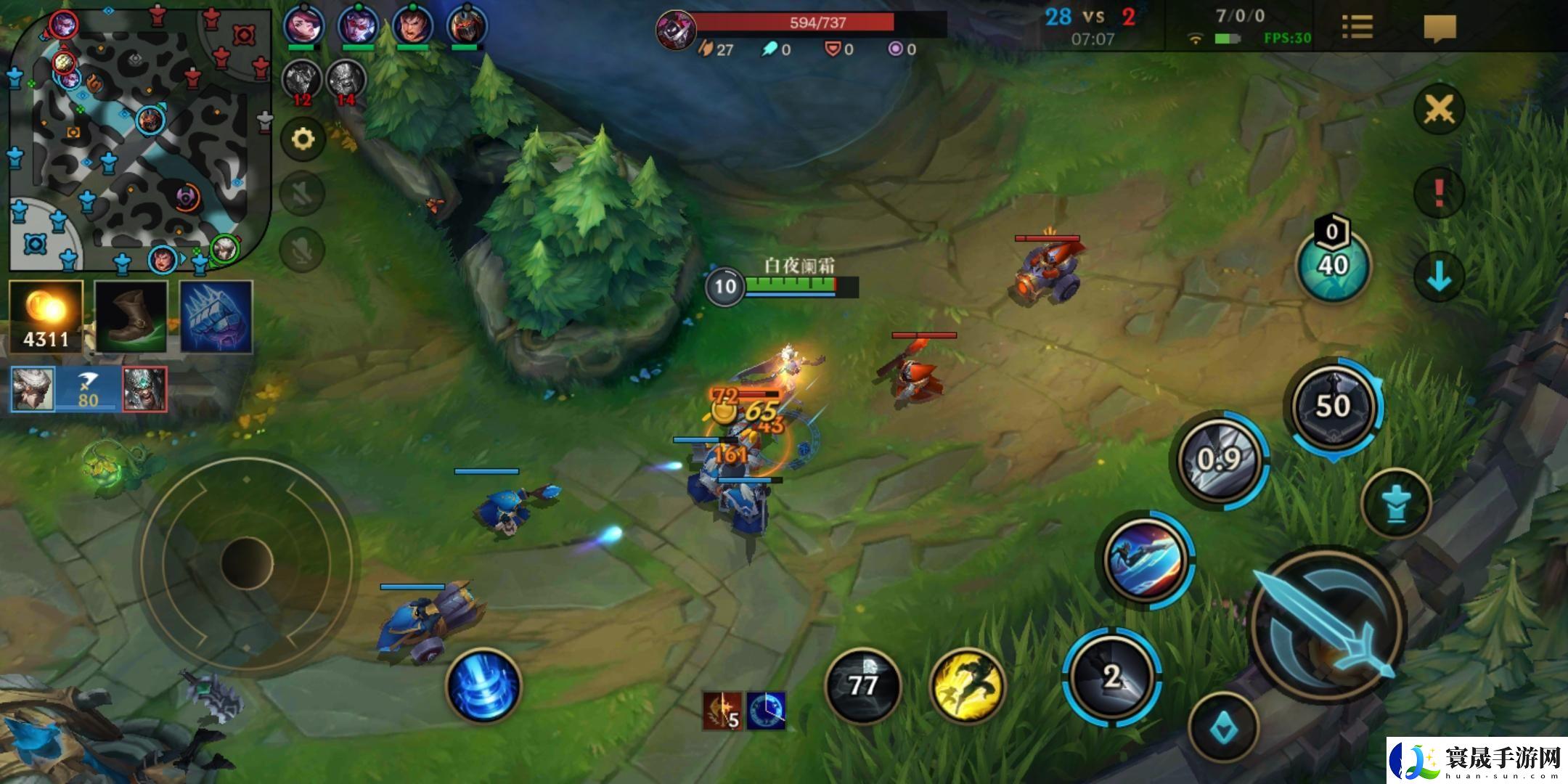Image resolution: width=1568 pixels, height=784 pixels.
Task: Open the minimap in the corner
Action: coord(138,138)
